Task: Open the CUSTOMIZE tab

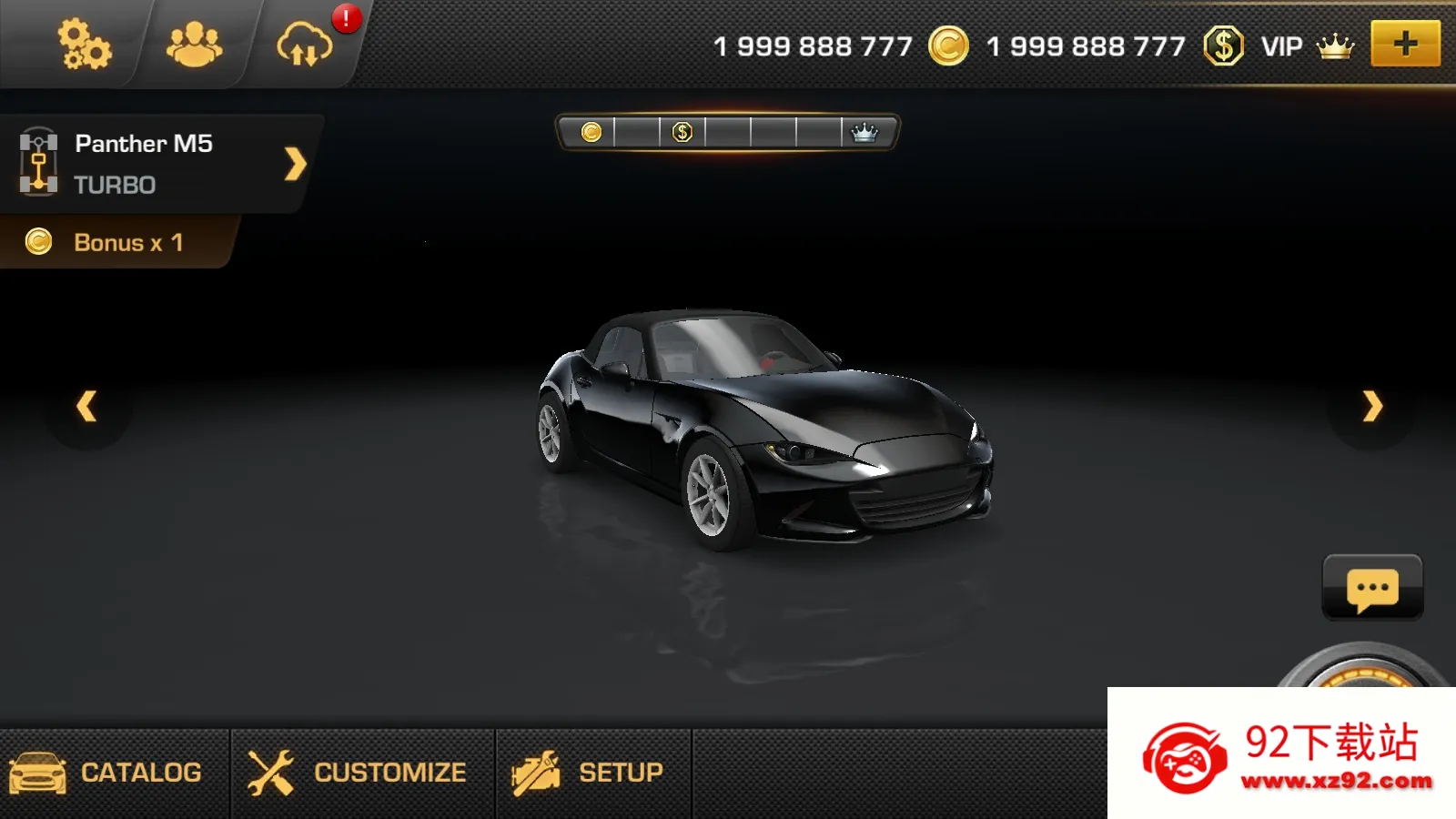Action: pos(358,771)
